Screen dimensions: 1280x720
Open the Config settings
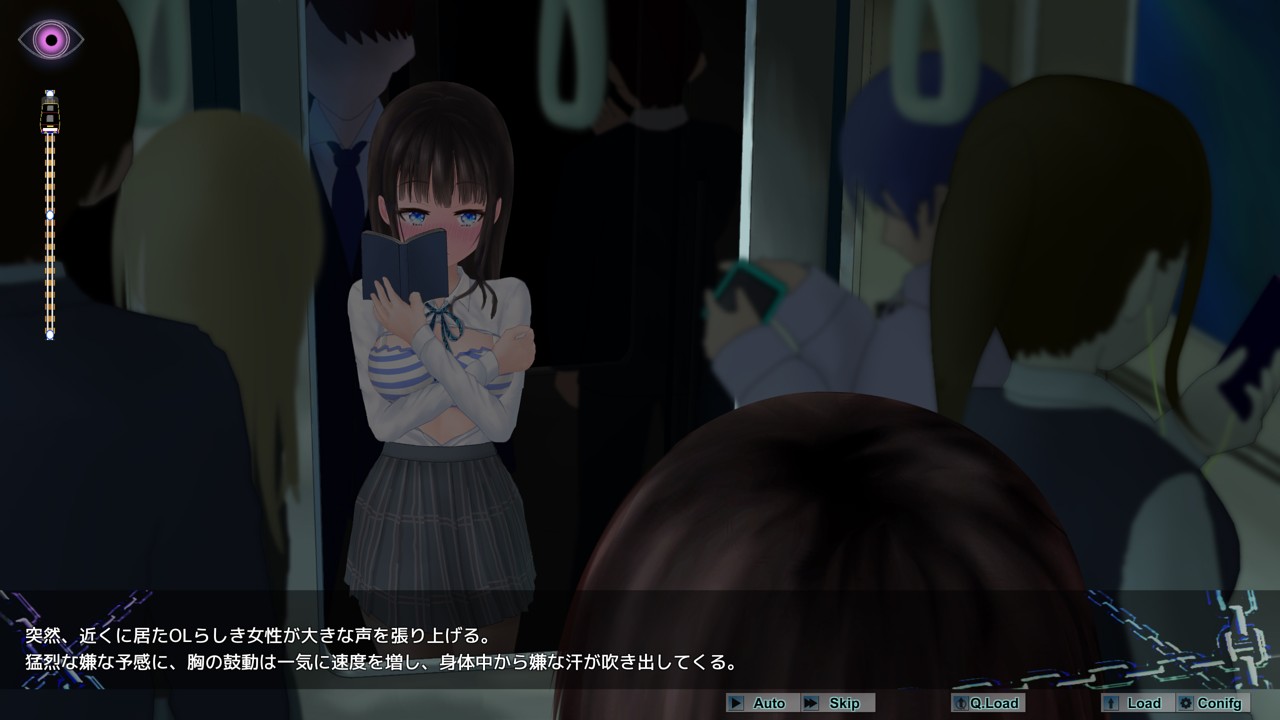point(1211,703)
